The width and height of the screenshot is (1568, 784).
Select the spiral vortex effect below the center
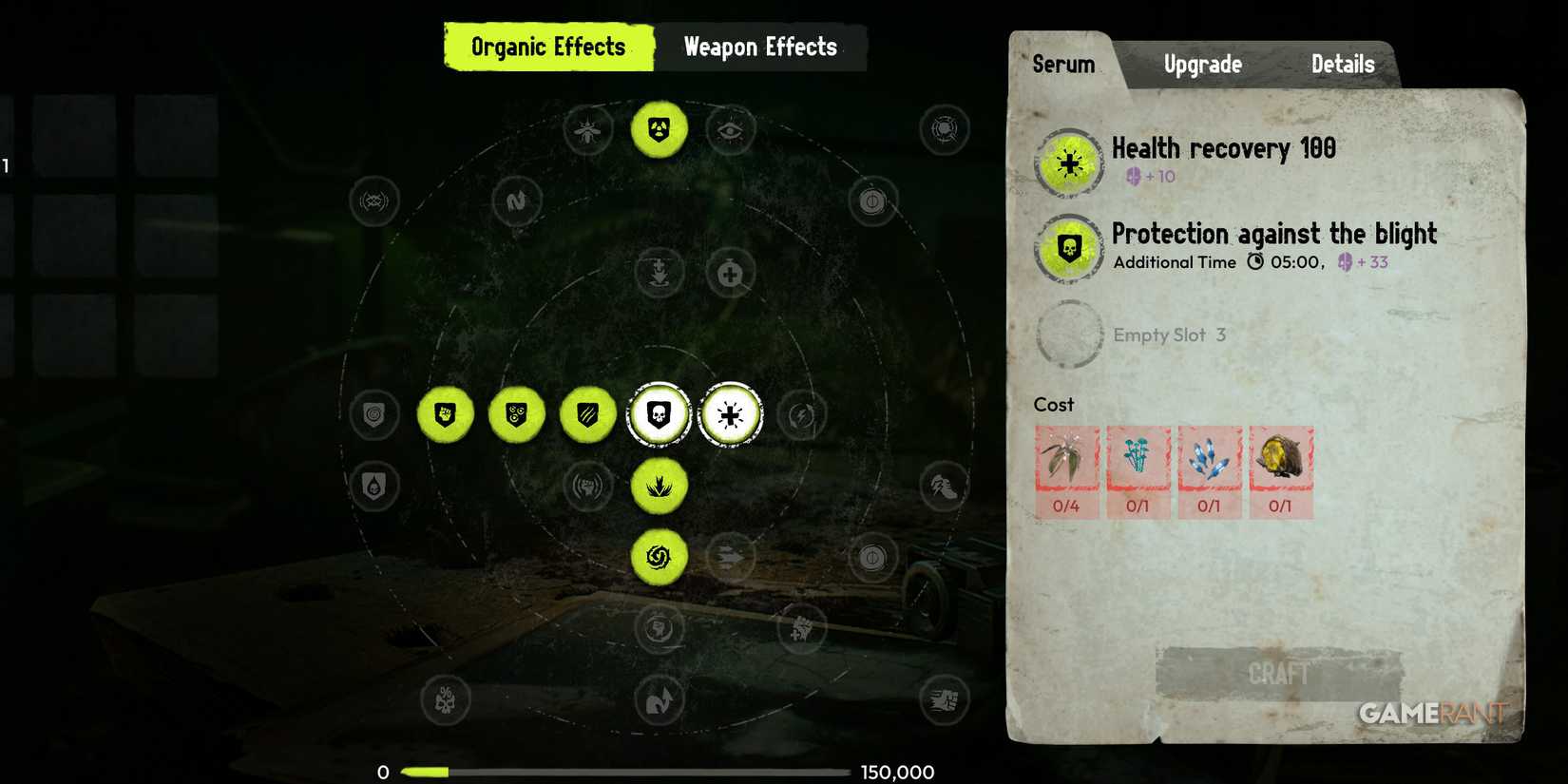pos(660,558)
